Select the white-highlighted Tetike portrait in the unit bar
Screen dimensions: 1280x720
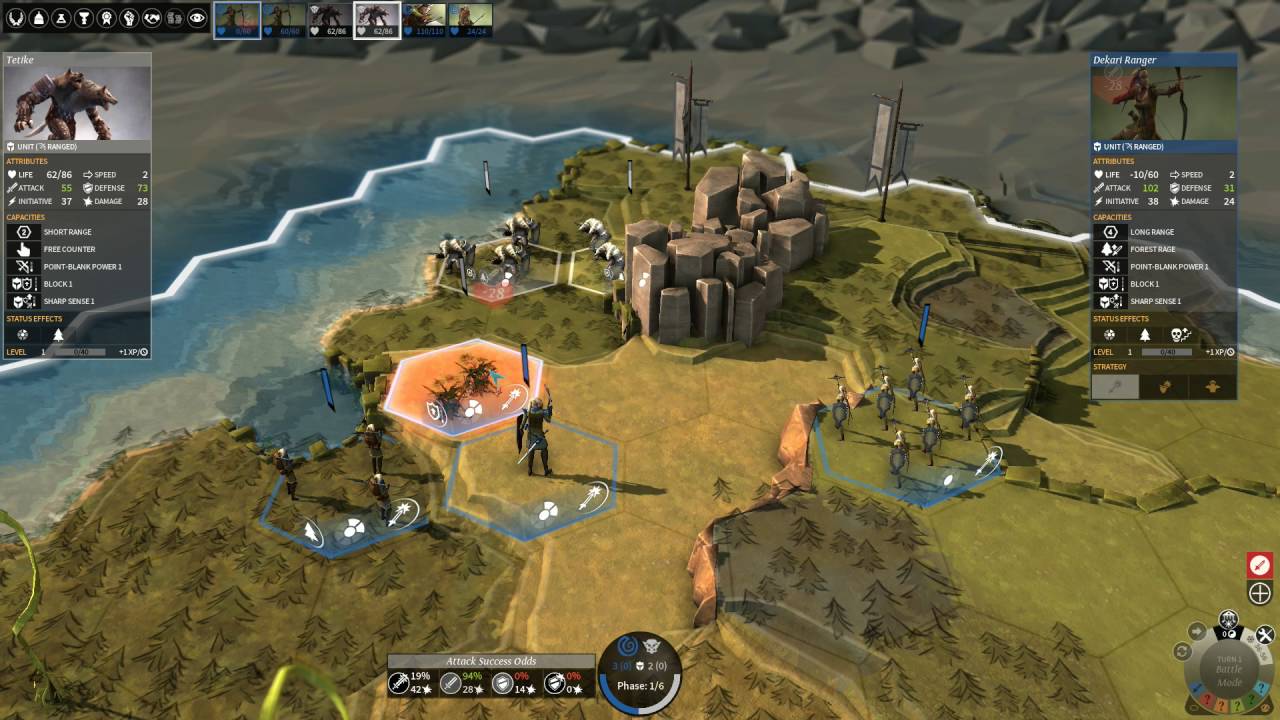377,19
